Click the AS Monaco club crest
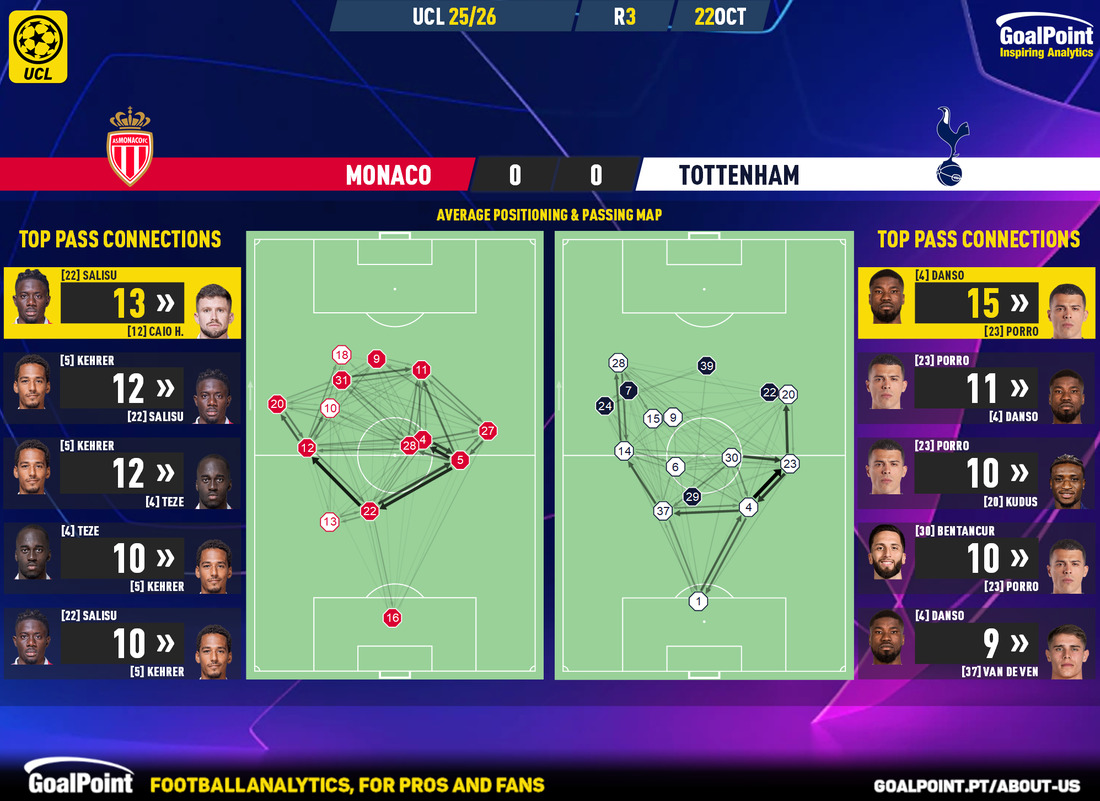This screenshot has height=801, width=1100. point(130,146)
